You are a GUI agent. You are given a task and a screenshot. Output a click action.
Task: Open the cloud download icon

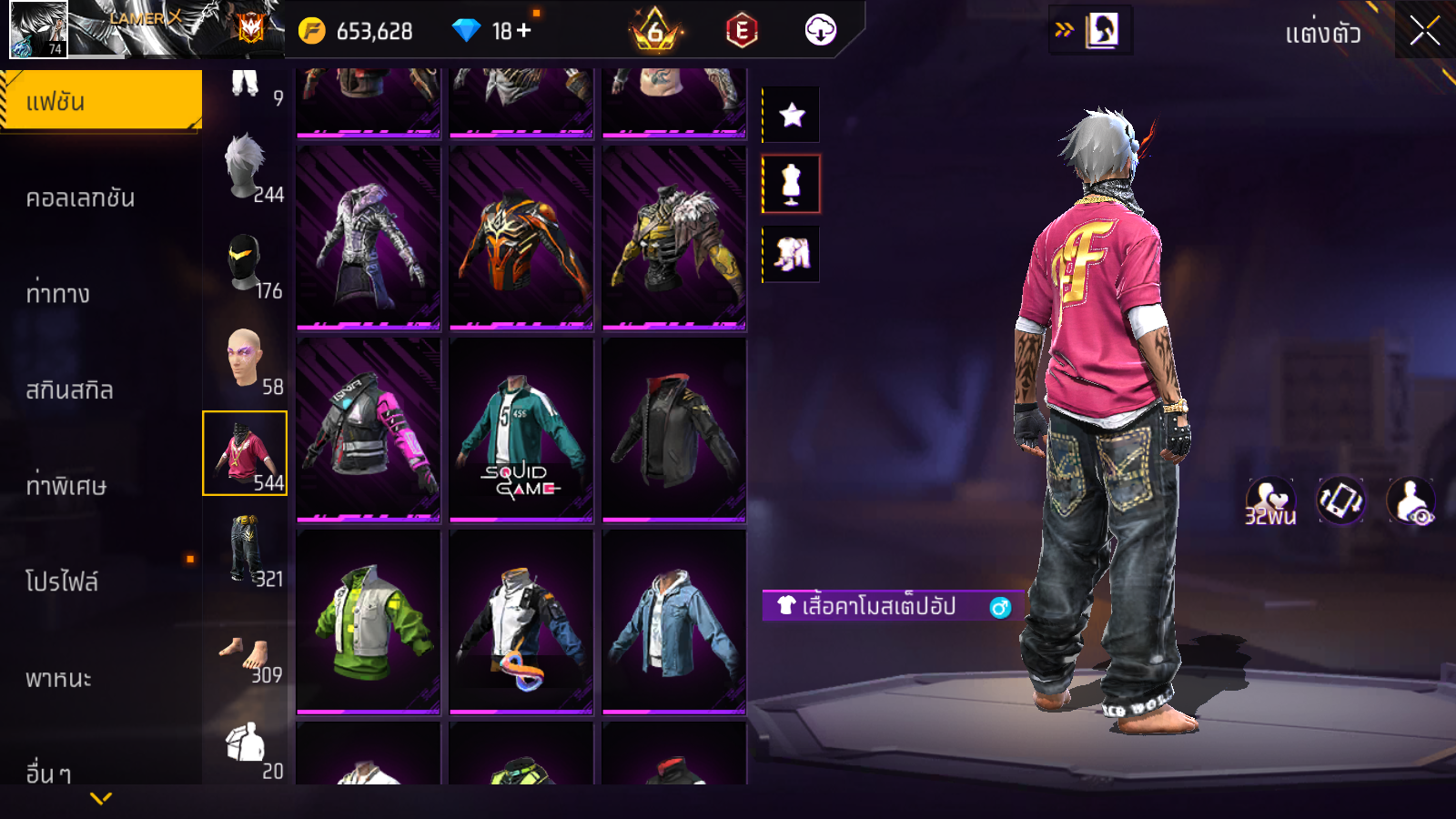820,31
